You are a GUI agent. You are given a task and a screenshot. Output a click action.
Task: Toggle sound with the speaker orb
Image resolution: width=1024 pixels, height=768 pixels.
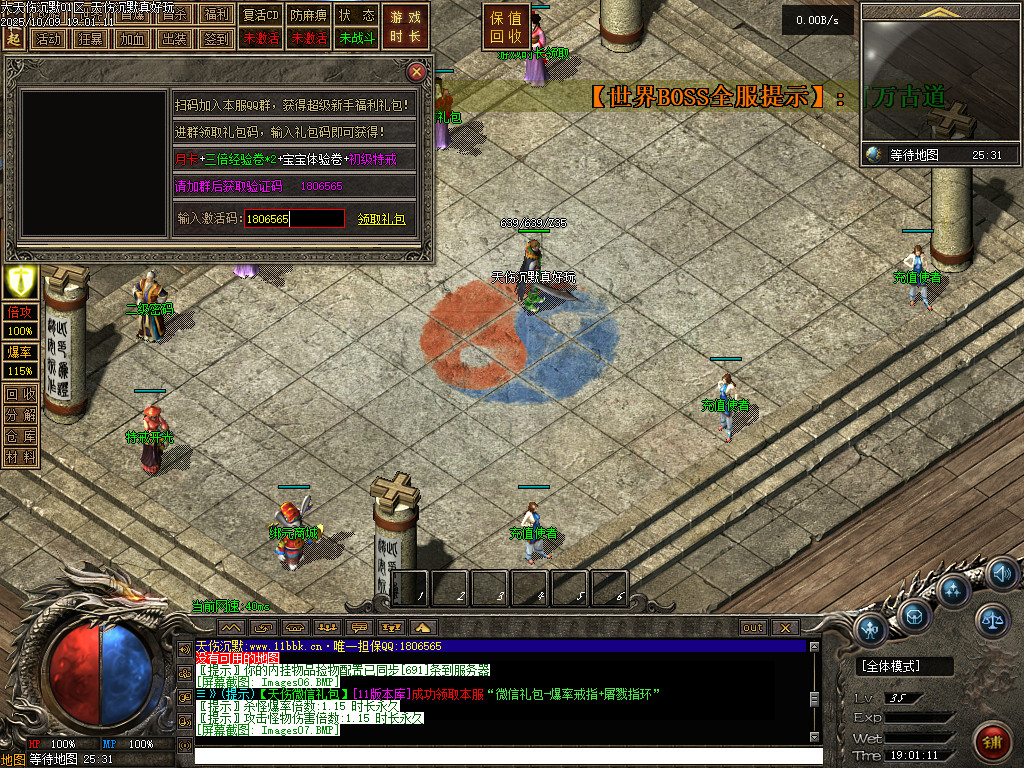1002,574
